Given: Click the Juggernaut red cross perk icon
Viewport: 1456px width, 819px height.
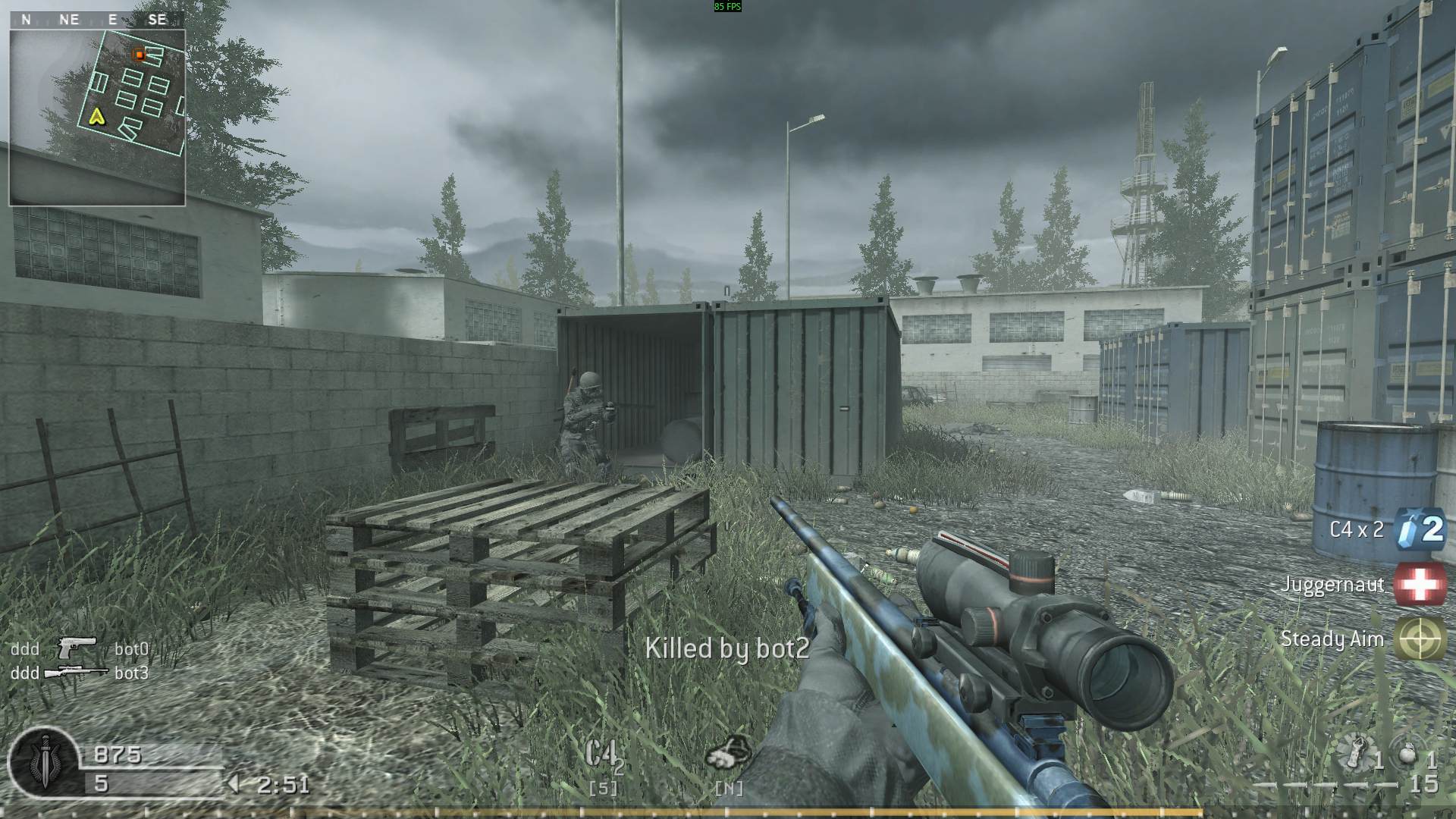Looking at the screenshot, I should pyautogui.click(x=1420, y=584).
